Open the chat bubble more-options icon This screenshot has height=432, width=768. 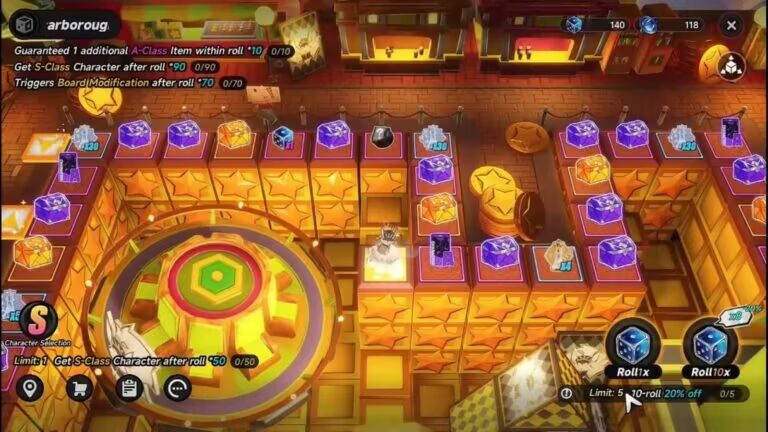click(x=178, y=388)
